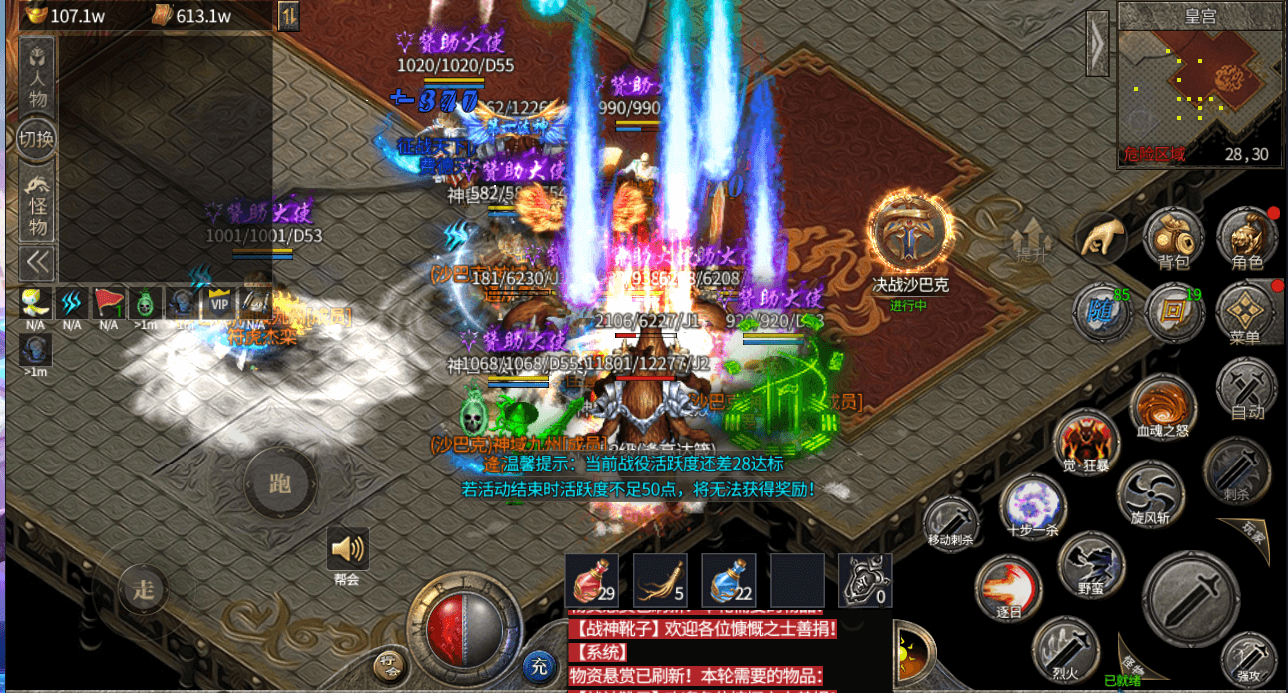This screenshot has width=1288, height=693.
Task: Activate the 野蛮 charge skill
Action: (x=1091, y=563)
